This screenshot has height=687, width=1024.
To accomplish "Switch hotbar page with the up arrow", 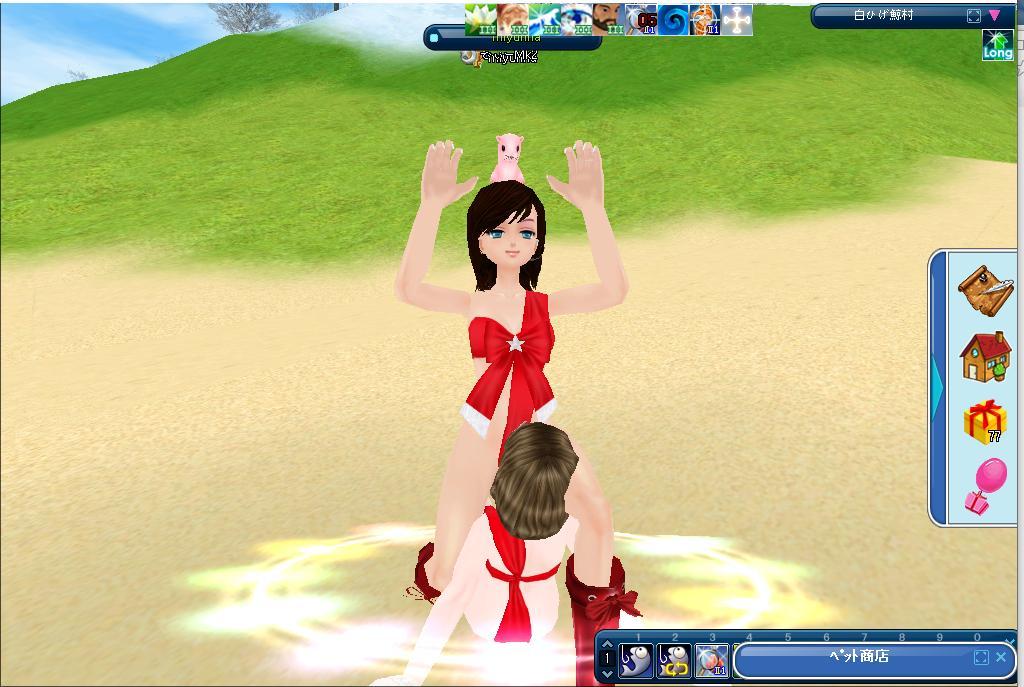I will pyautogui.click(x=607, y=646).
